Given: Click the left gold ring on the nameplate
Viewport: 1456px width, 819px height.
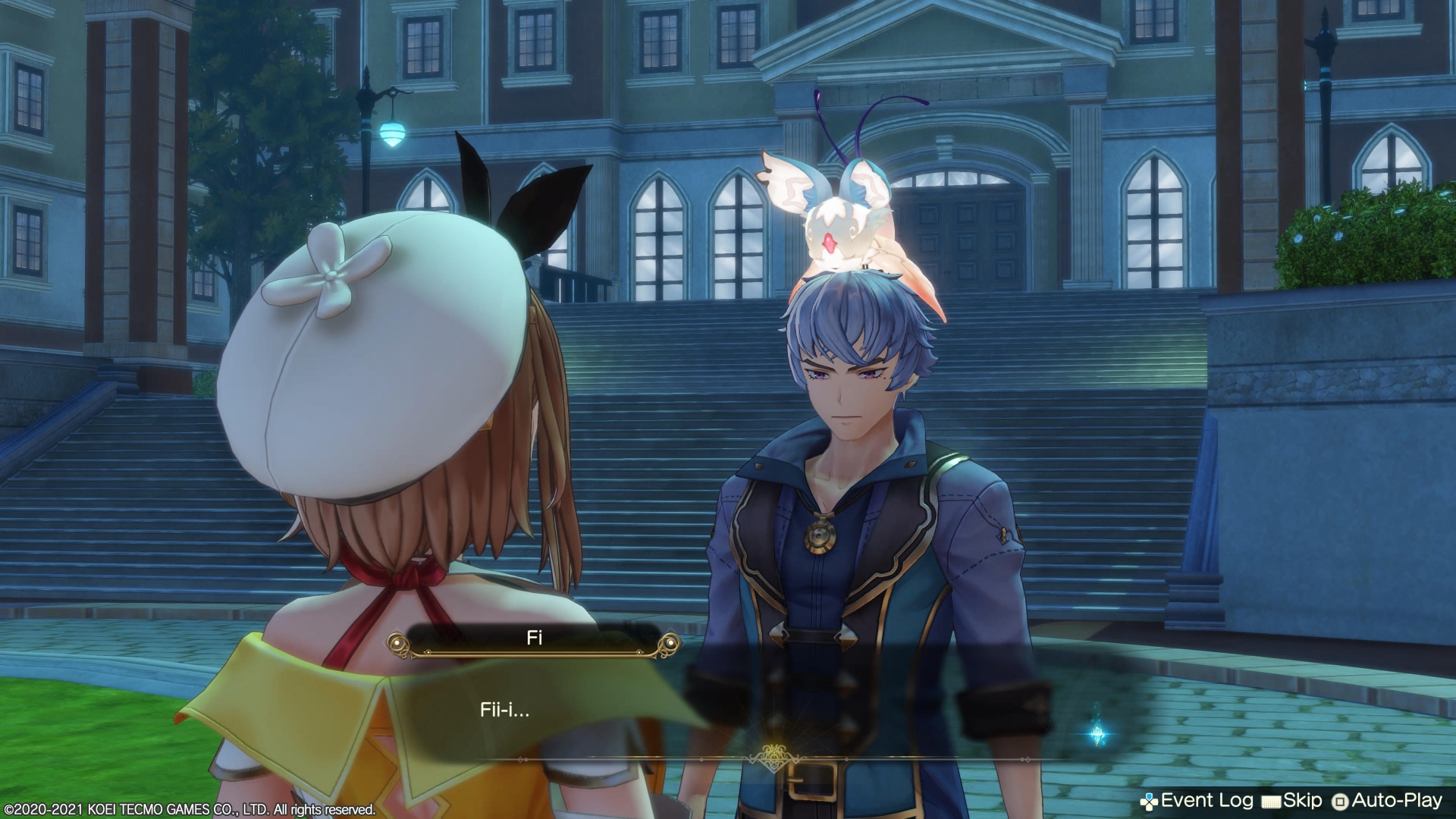Looking at the screenshot, I should 397,643.
